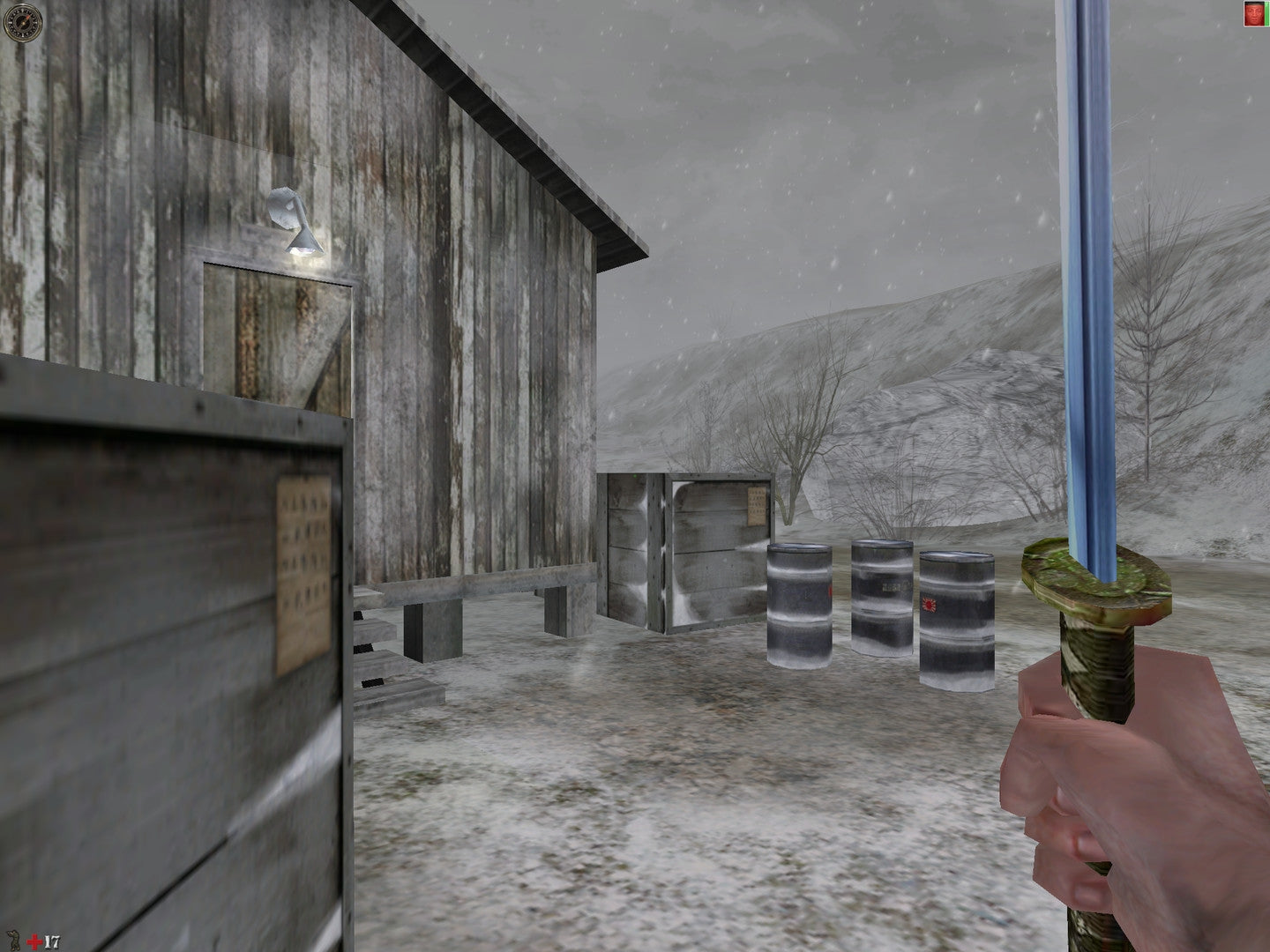Toggle the green health bar segment
Screen dimensions: 1270x952
click(x=1267, y=13)
